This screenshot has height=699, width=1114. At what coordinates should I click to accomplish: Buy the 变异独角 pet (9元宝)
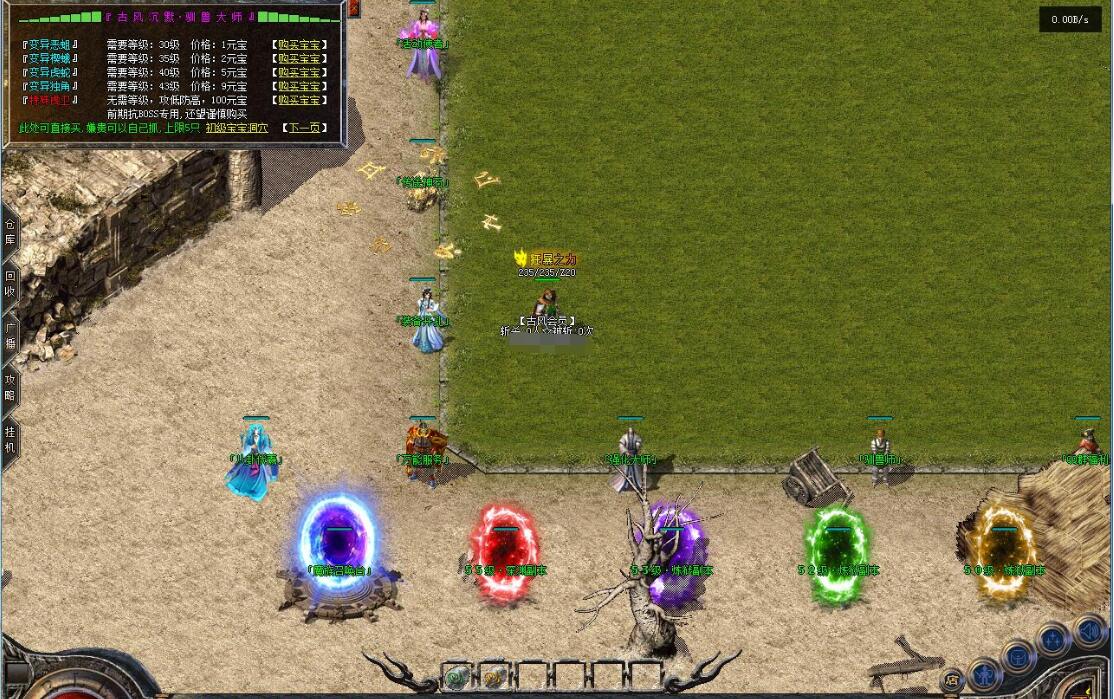pyautogui.click(x=299, y=87)
